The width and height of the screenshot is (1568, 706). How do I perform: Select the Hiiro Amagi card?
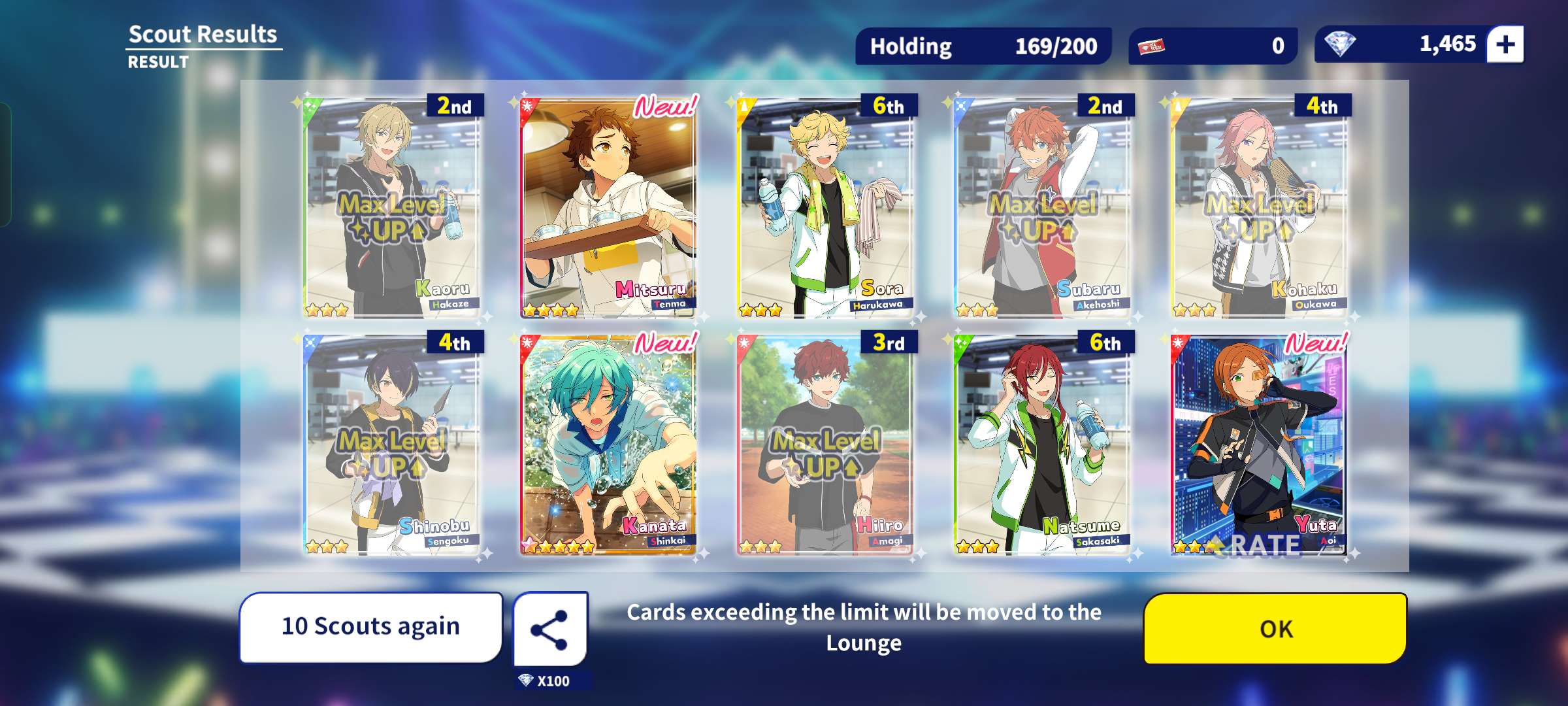tap(825, 445)
